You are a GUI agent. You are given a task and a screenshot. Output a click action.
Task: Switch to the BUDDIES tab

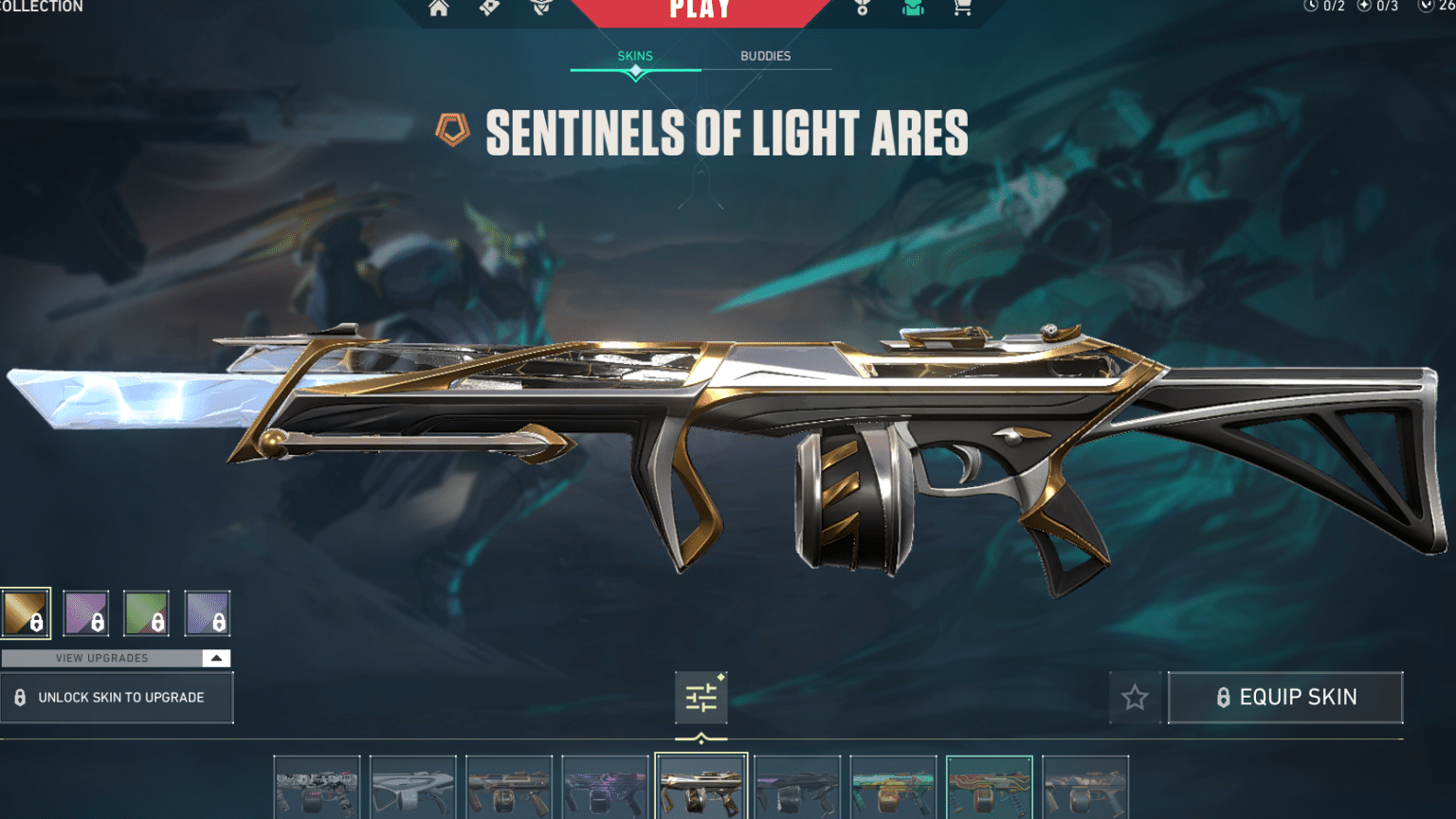765,56
